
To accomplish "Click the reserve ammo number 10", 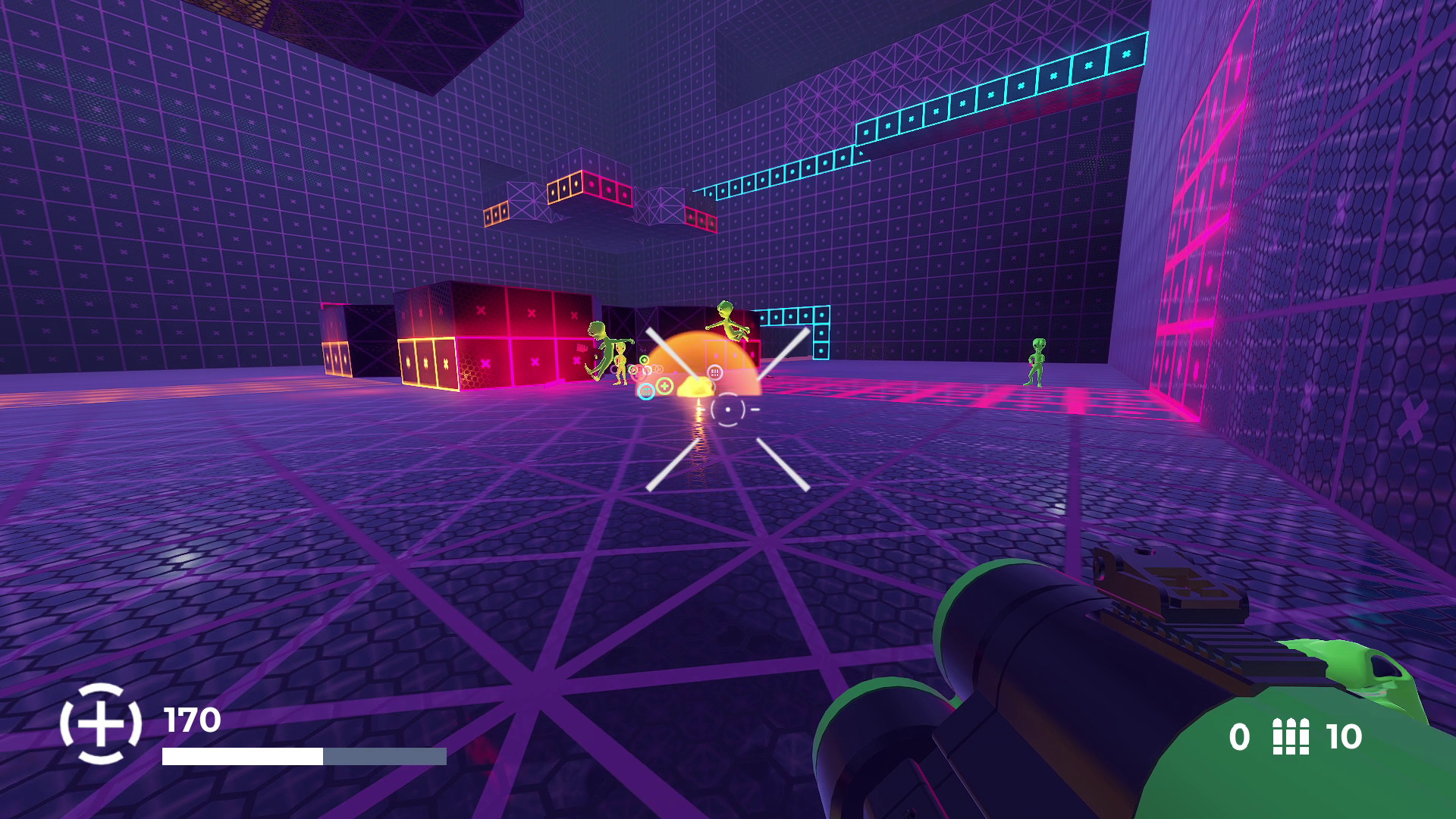I will point(1344,736).
